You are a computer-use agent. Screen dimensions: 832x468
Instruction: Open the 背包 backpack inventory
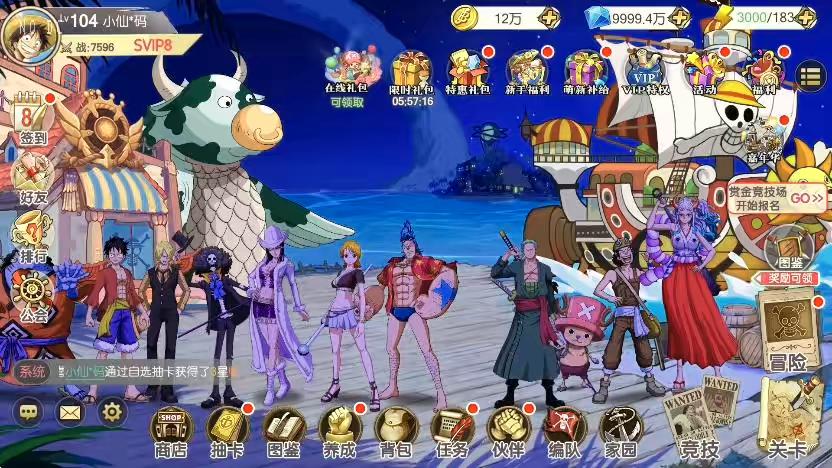(394, 432)
